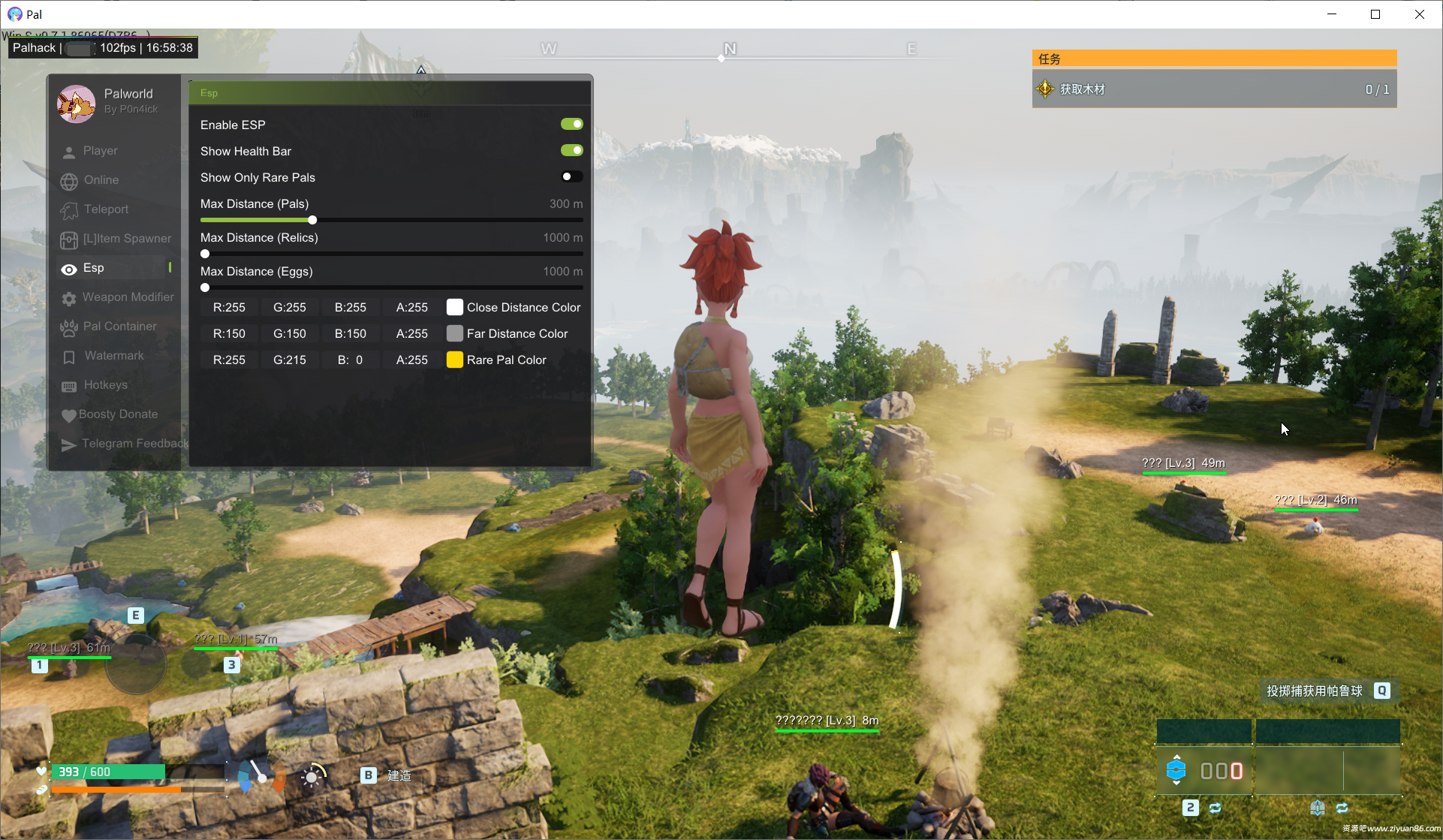Click the Max Distance (Pals) slider handle

(x=312, y=220)
